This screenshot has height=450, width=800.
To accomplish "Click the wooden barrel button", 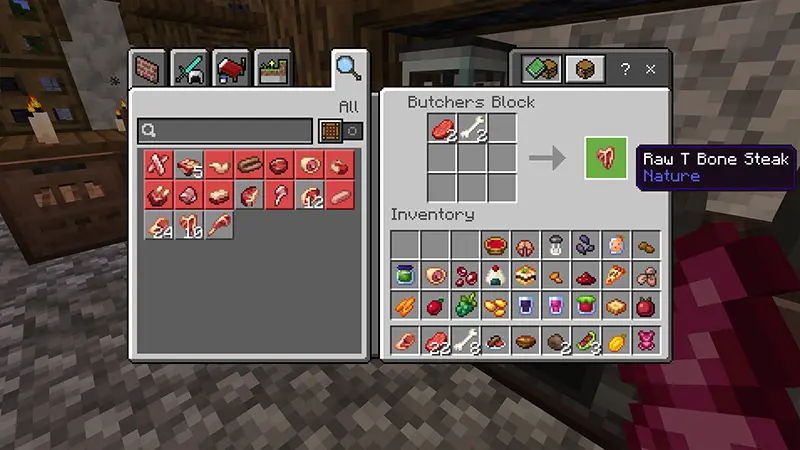I will pos(585,69).
